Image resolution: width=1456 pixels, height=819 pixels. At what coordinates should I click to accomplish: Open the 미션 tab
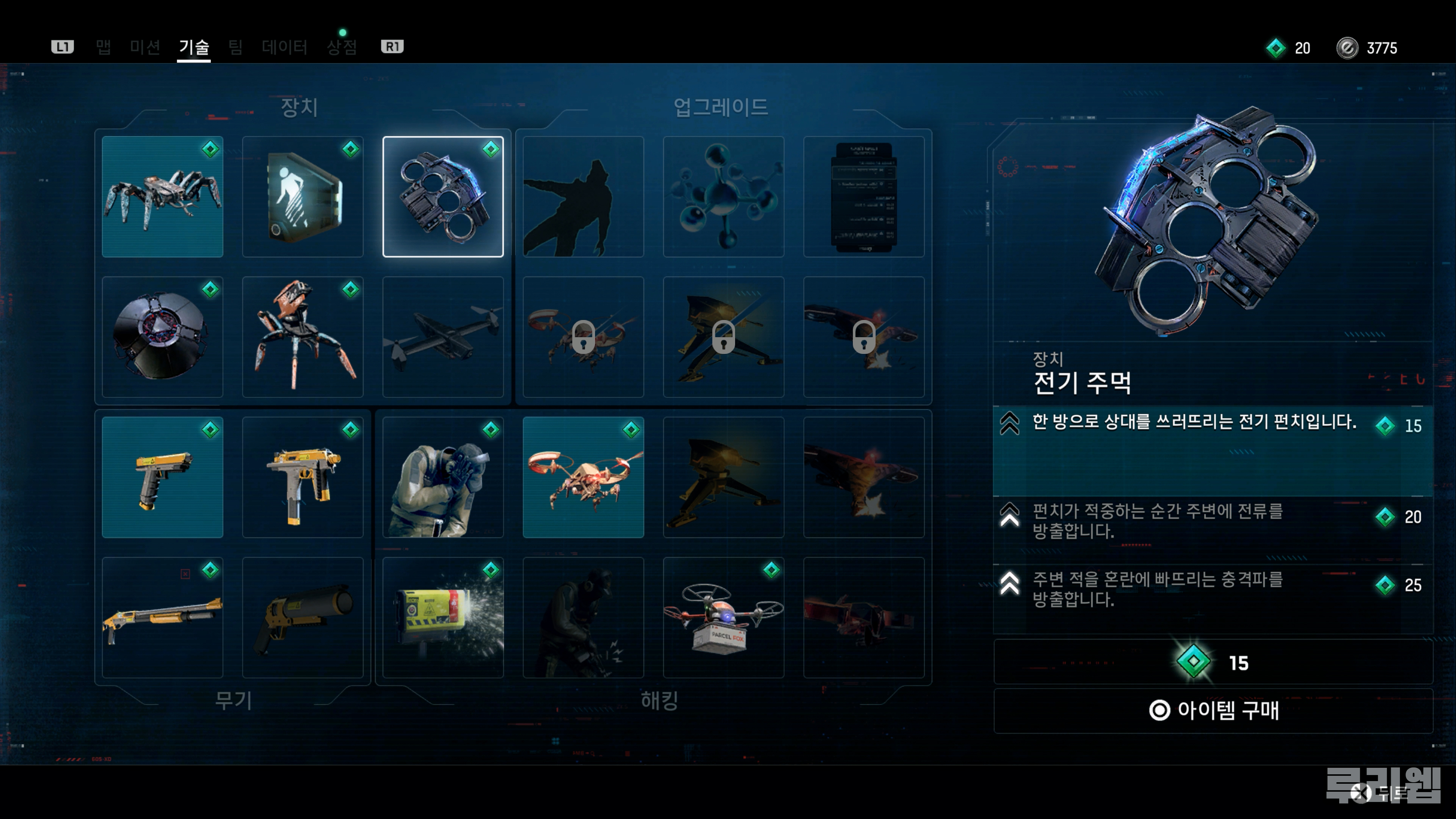pyautogui.click(x=145, y=47)
